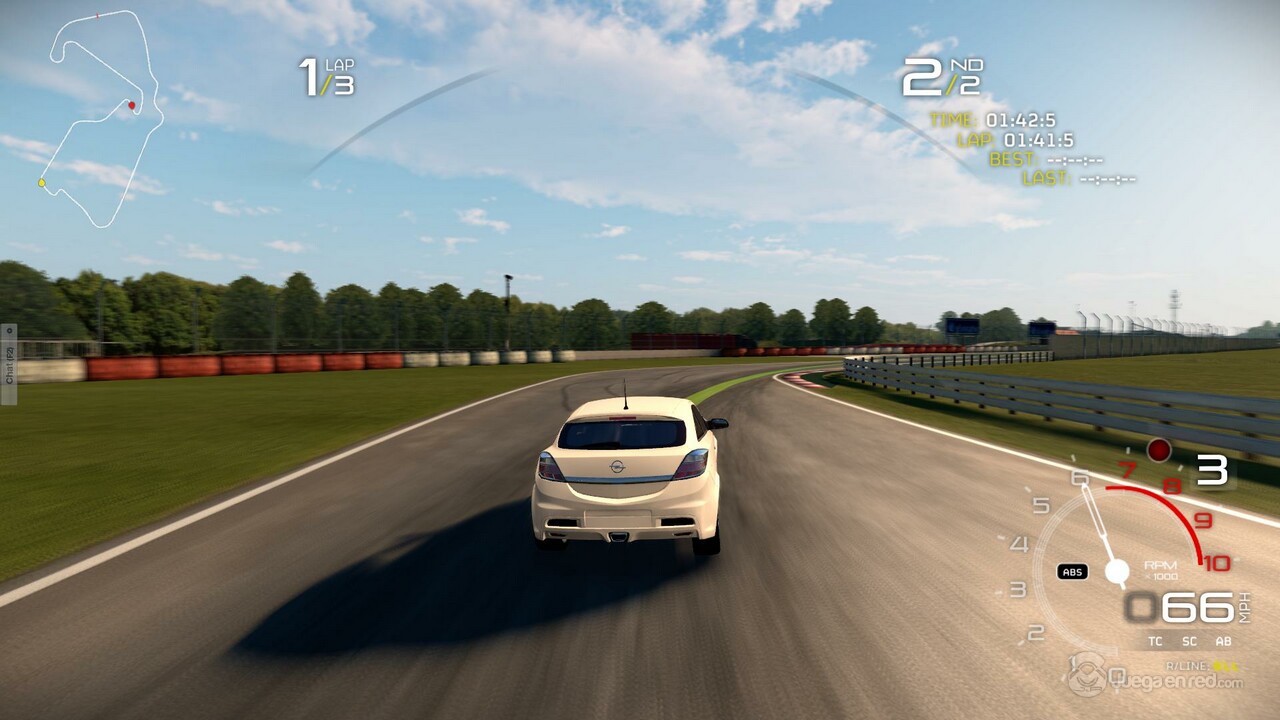Image resolution: width=1280 pixels, height=720 pixels.
Task: Toggle the TC traction control indicator
Action: coord(1155,641)
